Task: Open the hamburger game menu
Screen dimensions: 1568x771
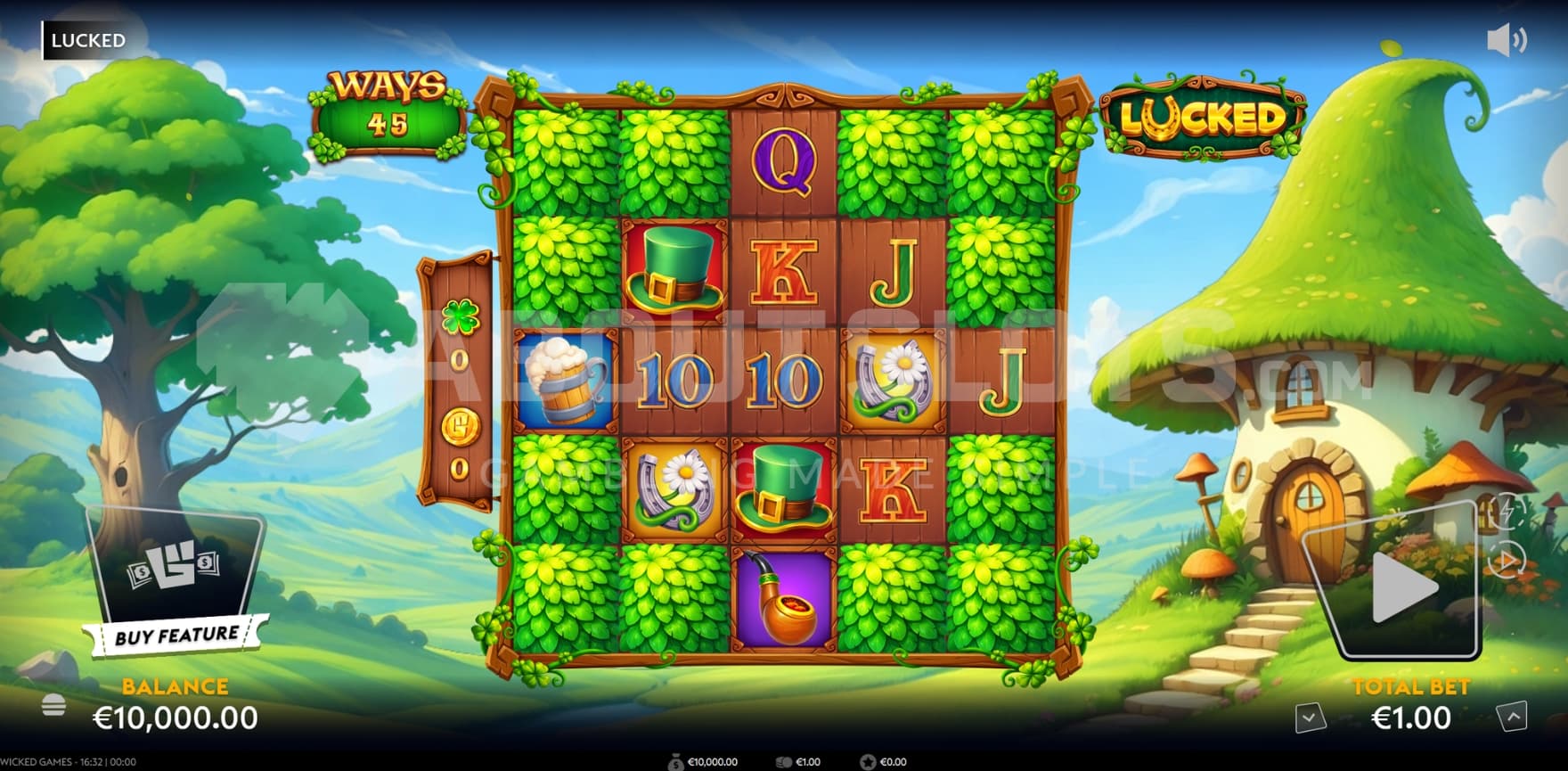Action: coord(53,706)
